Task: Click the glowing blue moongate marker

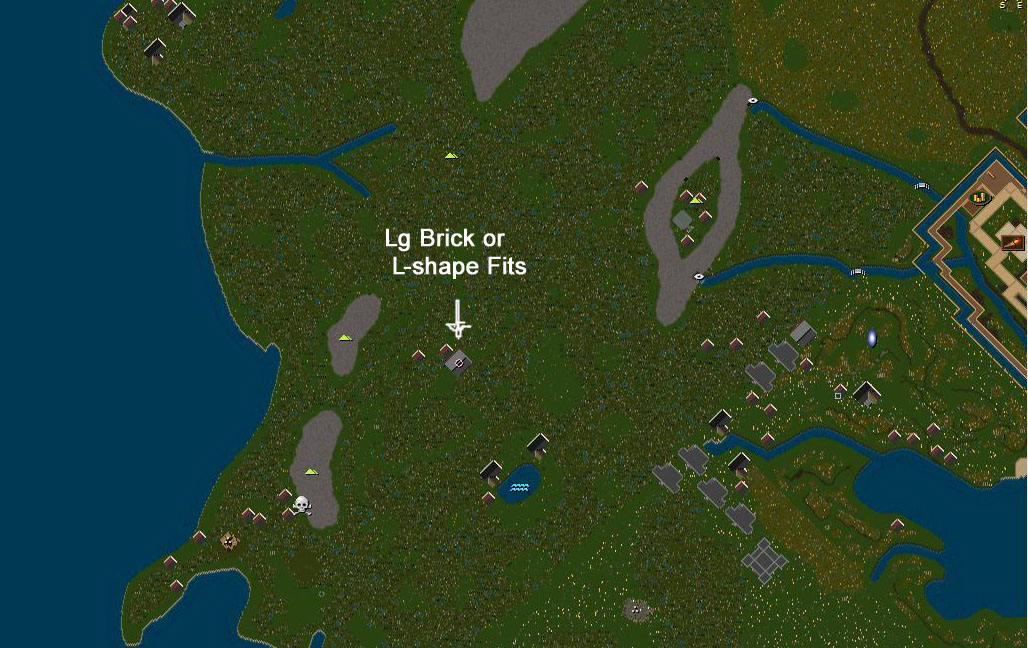Action: tap(871, 339)
